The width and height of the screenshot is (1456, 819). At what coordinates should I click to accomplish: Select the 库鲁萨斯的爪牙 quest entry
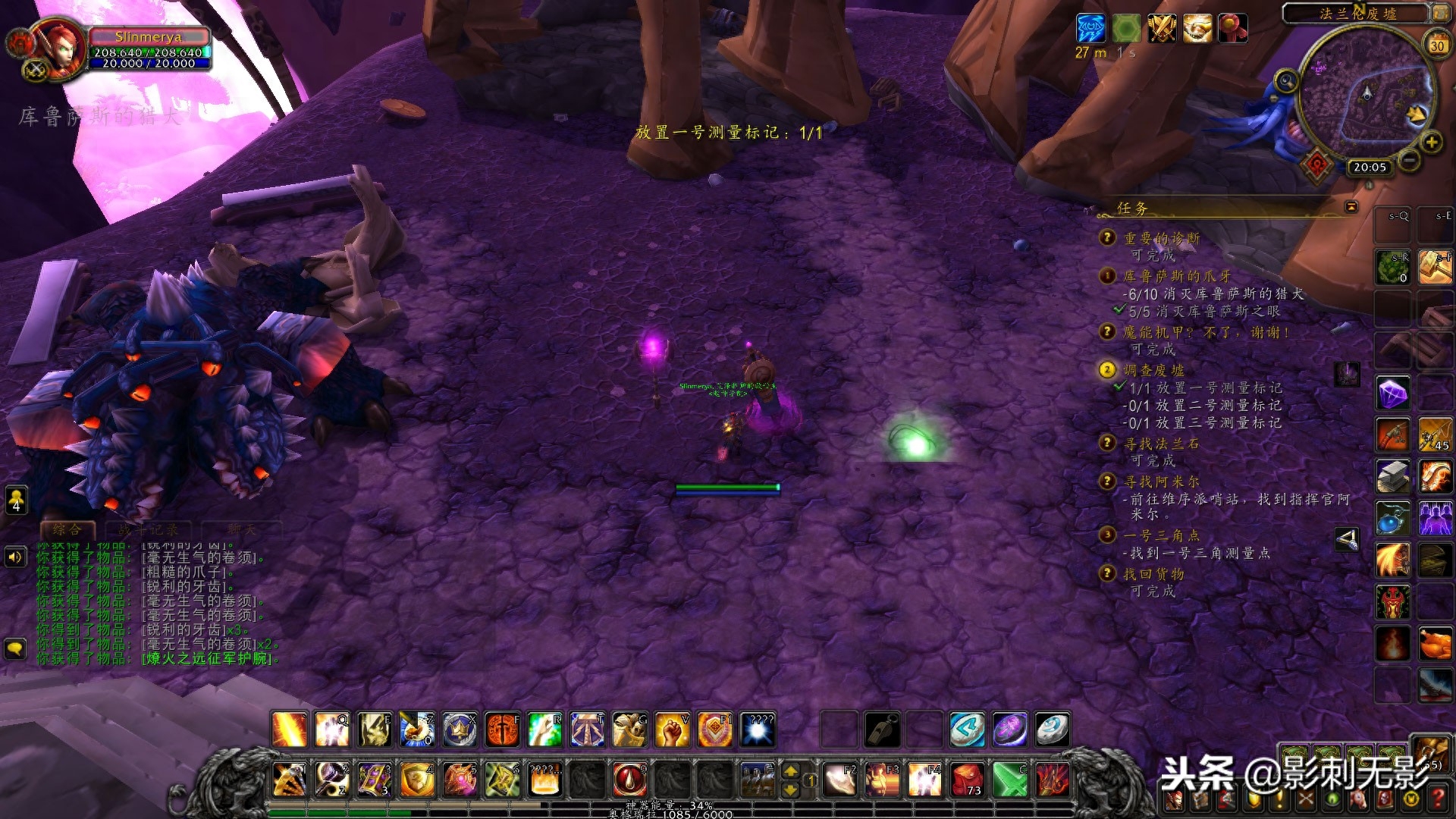coord(1177,276)
